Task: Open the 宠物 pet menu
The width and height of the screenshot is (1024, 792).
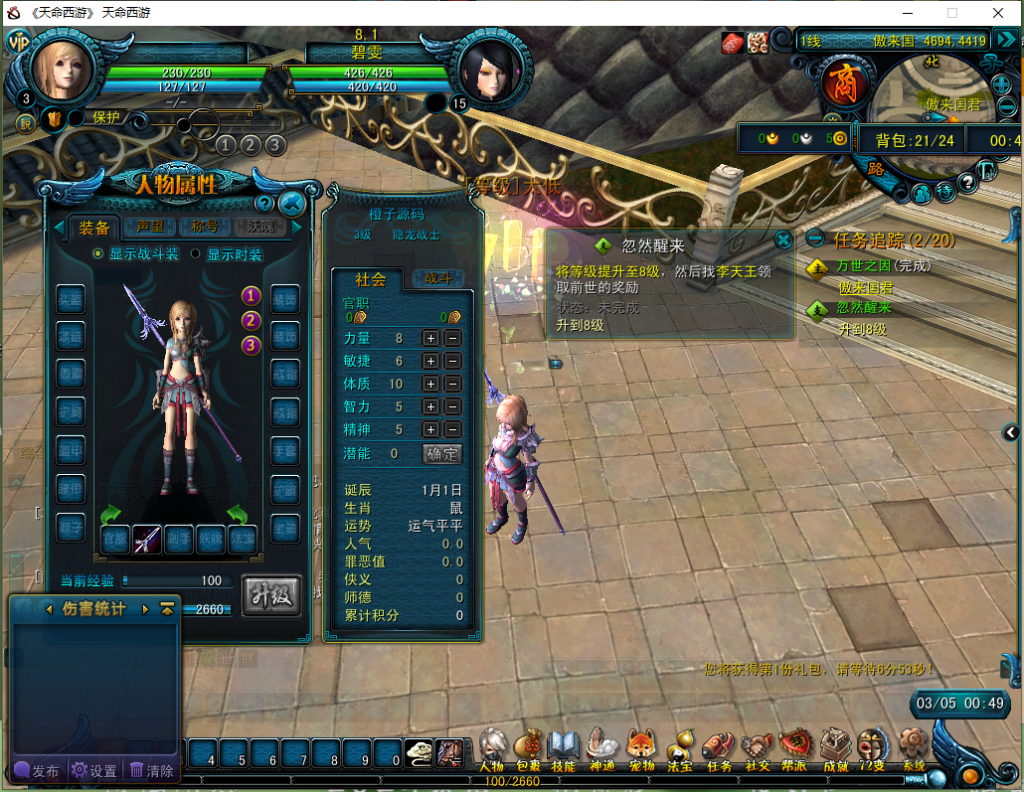Action: coord(640,749)
